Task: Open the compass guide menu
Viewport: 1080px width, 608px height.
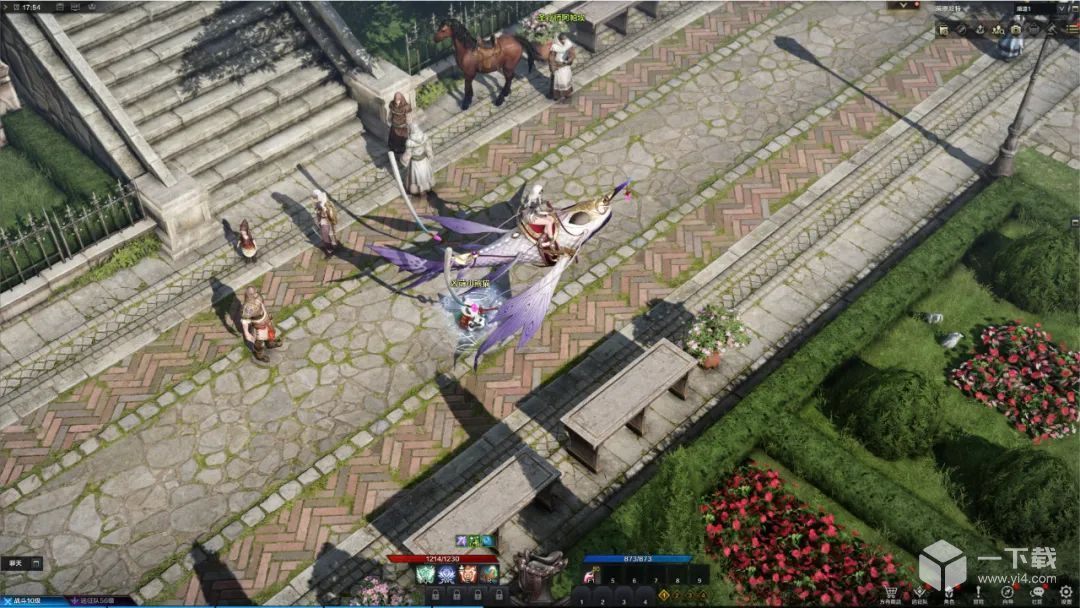Action: pos(1008,591)
